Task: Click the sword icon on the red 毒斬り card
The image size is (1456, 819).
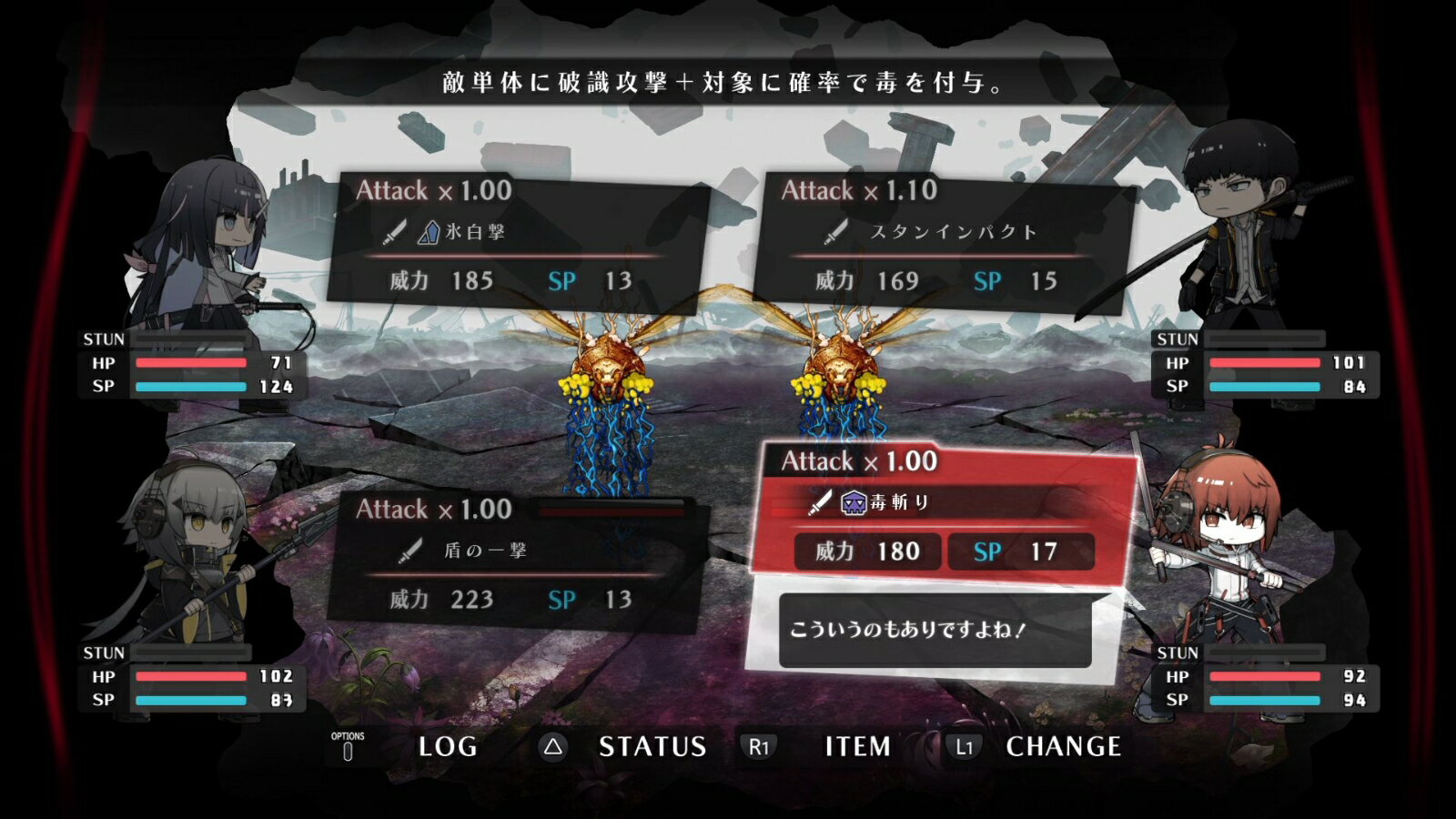Action: (x=821, y=501)
